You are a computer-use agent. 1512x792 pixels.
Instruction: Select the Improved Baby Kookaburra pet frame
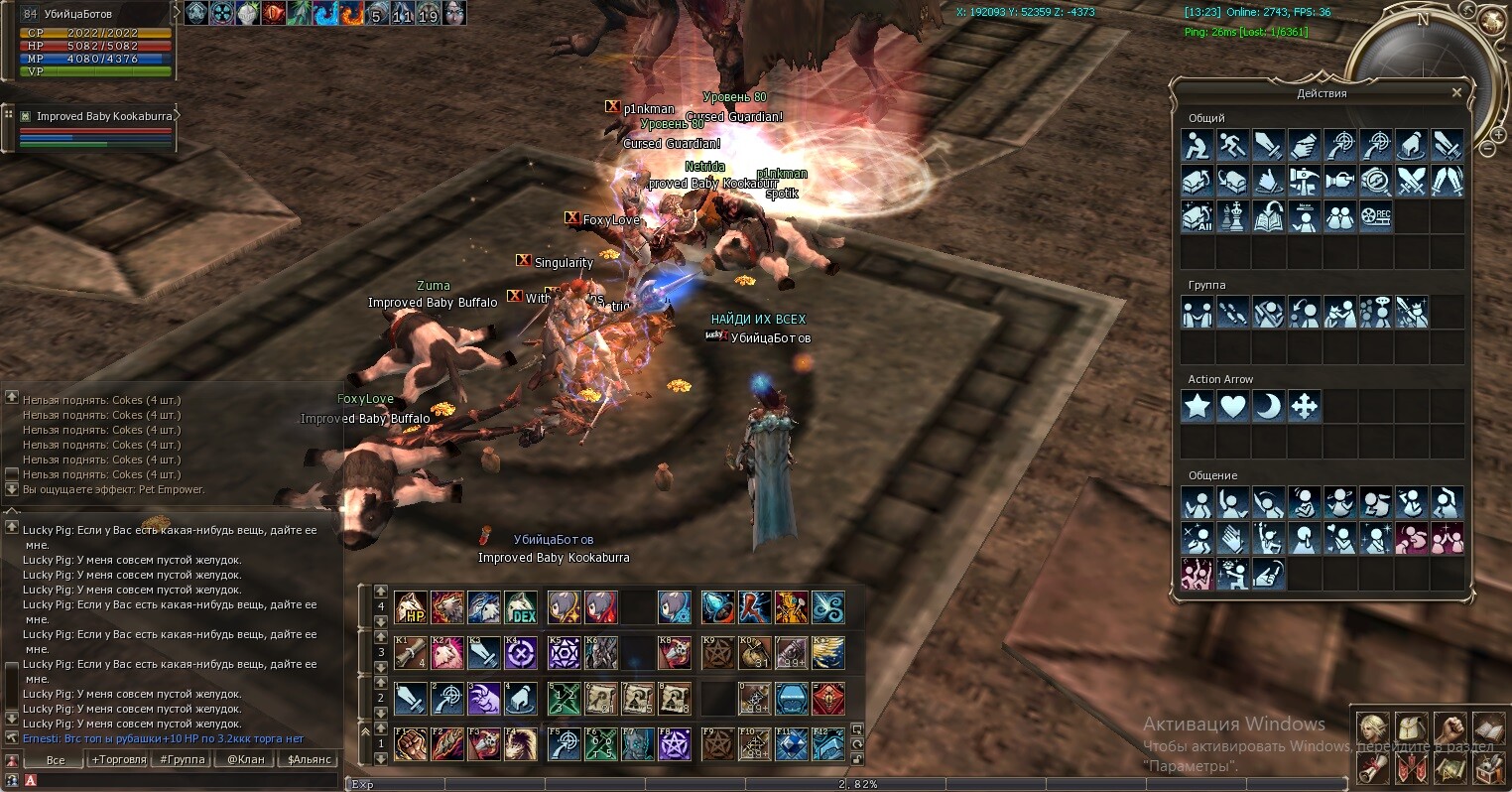coord(97,116)
